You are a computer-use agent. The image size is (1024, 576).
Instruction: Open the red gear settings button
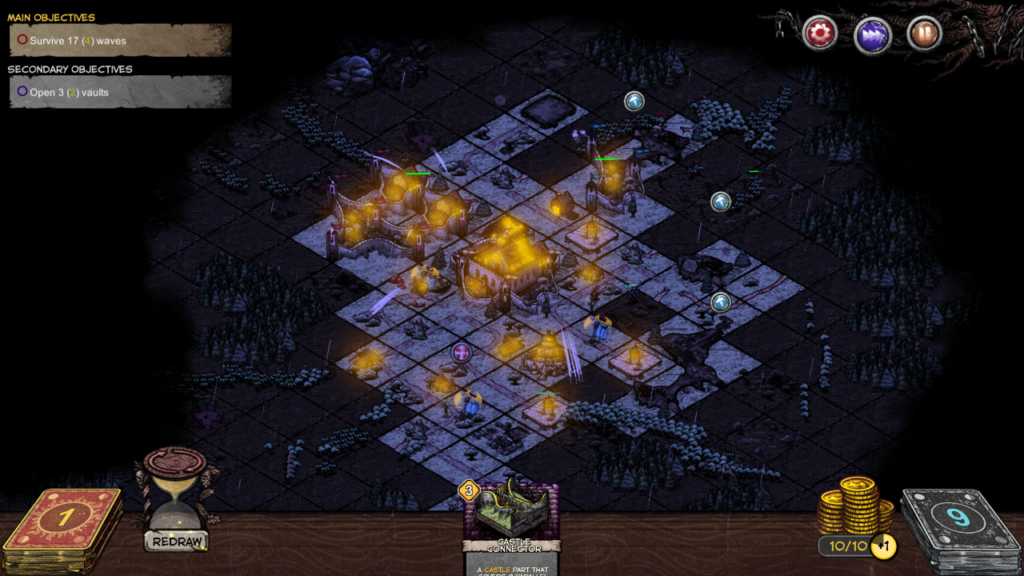[x=820, y=33]
